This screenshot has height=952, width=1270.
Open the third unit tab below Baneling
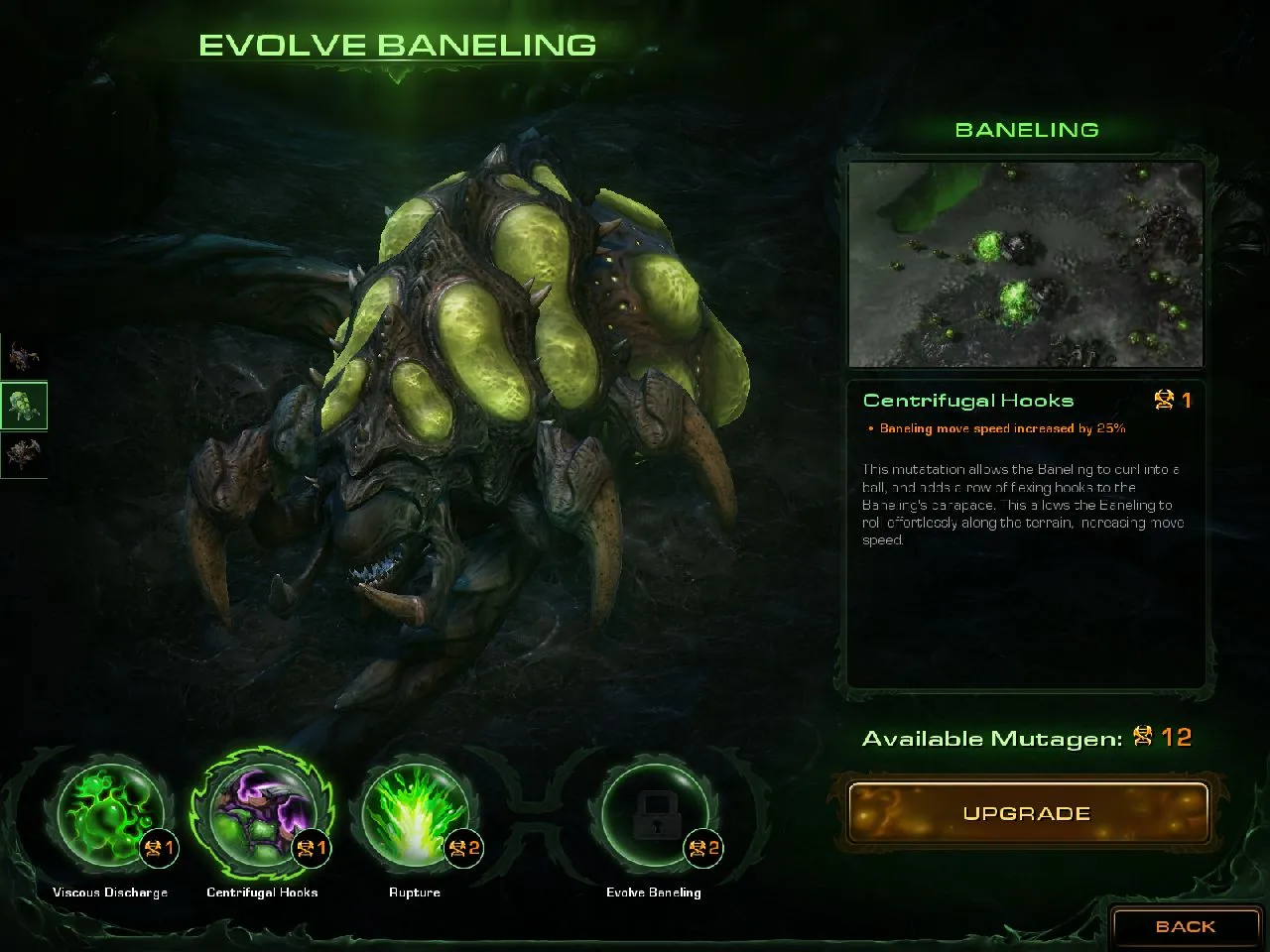[23, 454]
